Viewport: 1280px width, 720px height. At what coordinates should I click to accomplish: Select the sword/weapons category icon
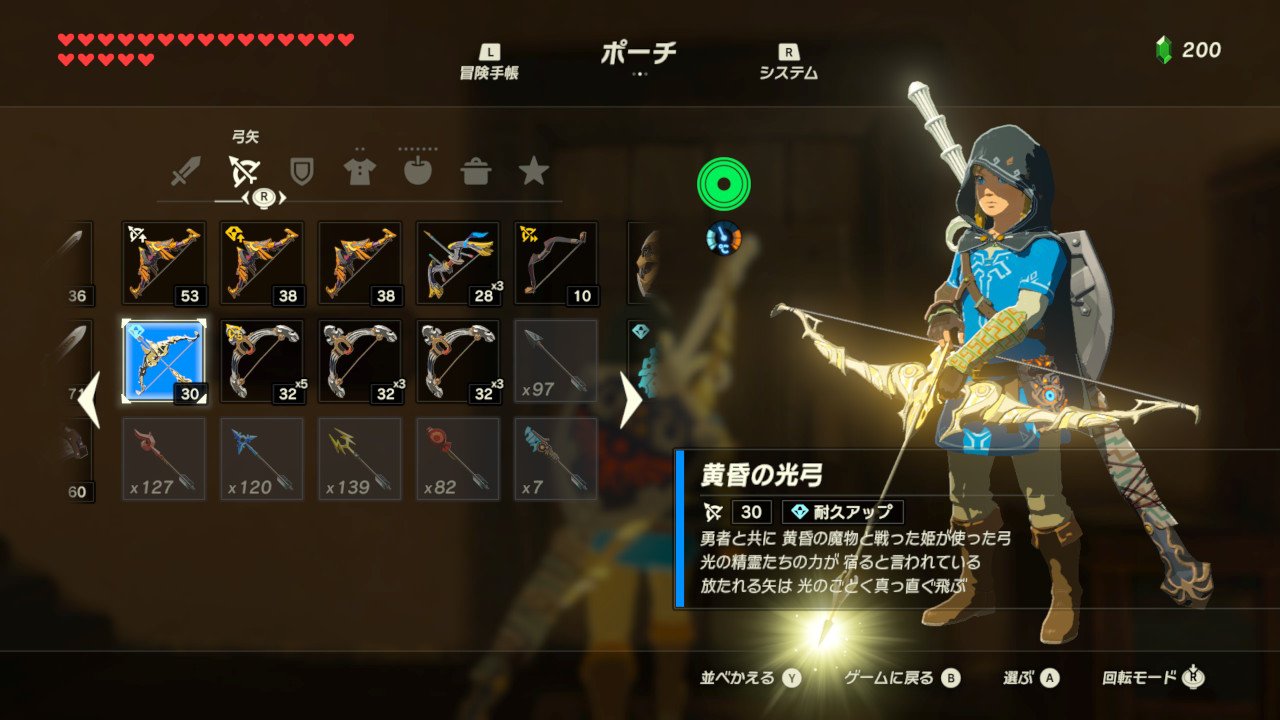[x=184, y=170]
